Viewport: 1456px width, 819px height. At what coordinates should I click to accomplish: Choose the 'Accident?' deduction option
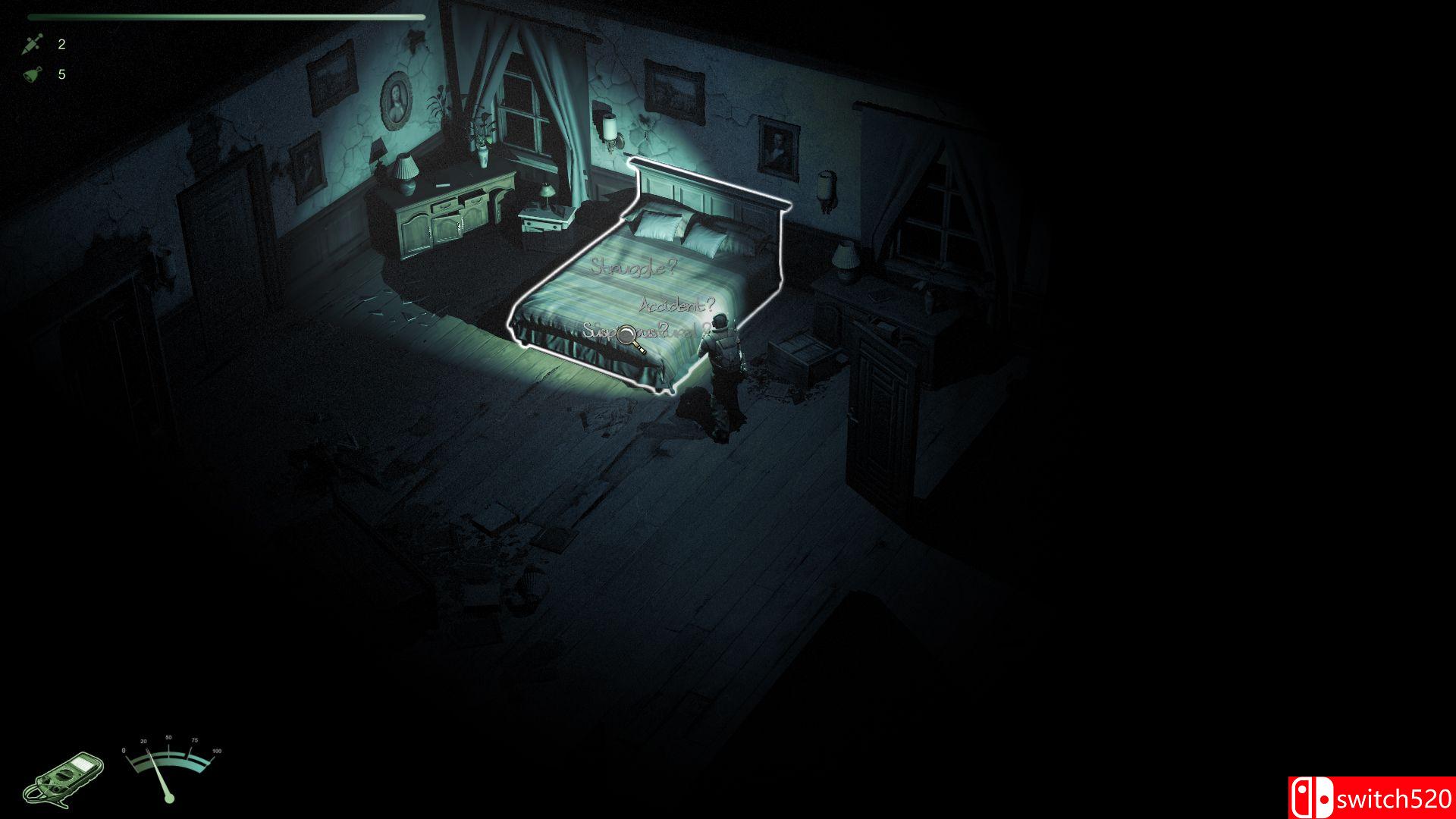pyautogui.click(x=675, y=305)
